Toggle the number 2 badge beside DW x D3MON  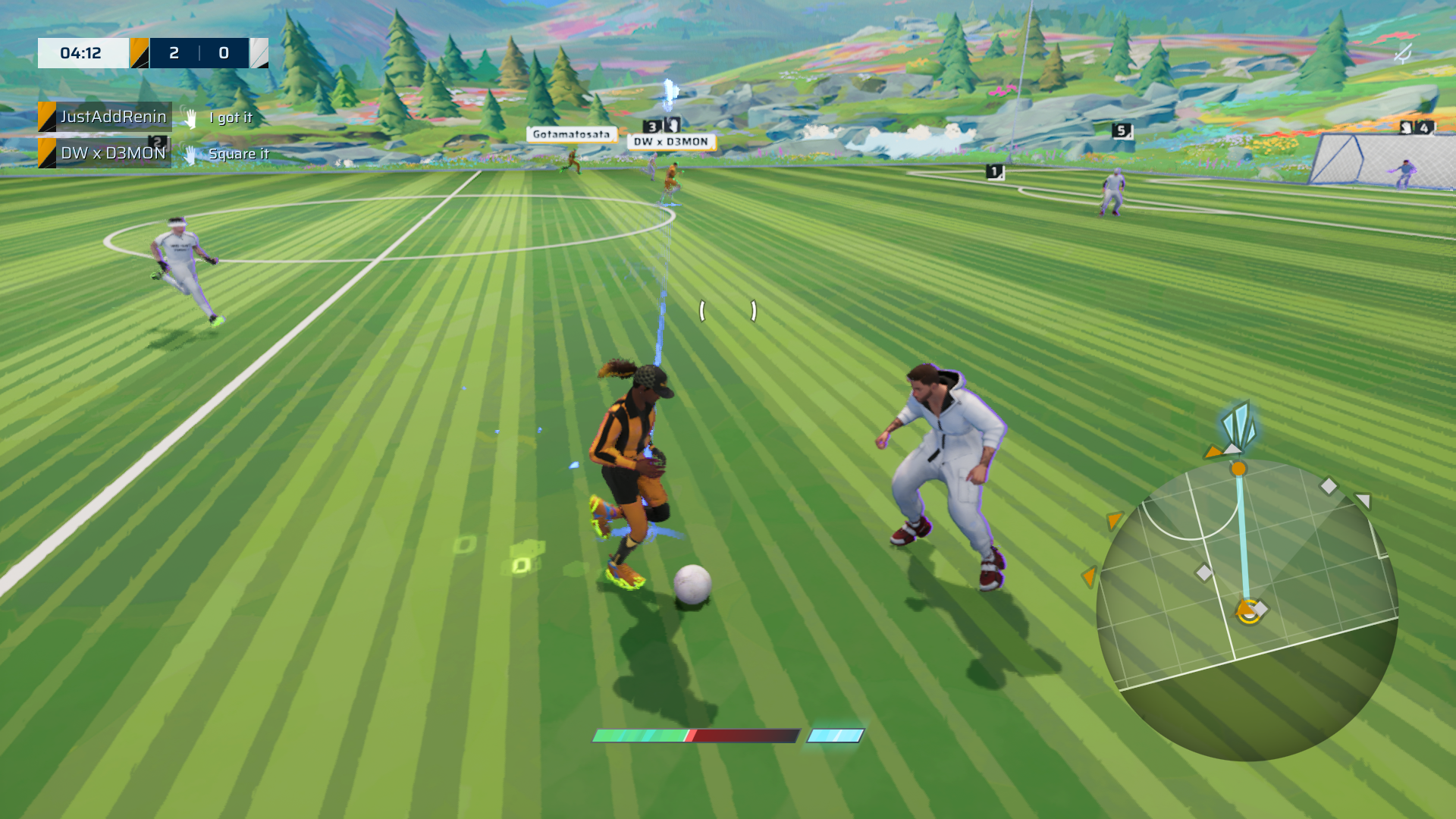click(x=158, y=141)
